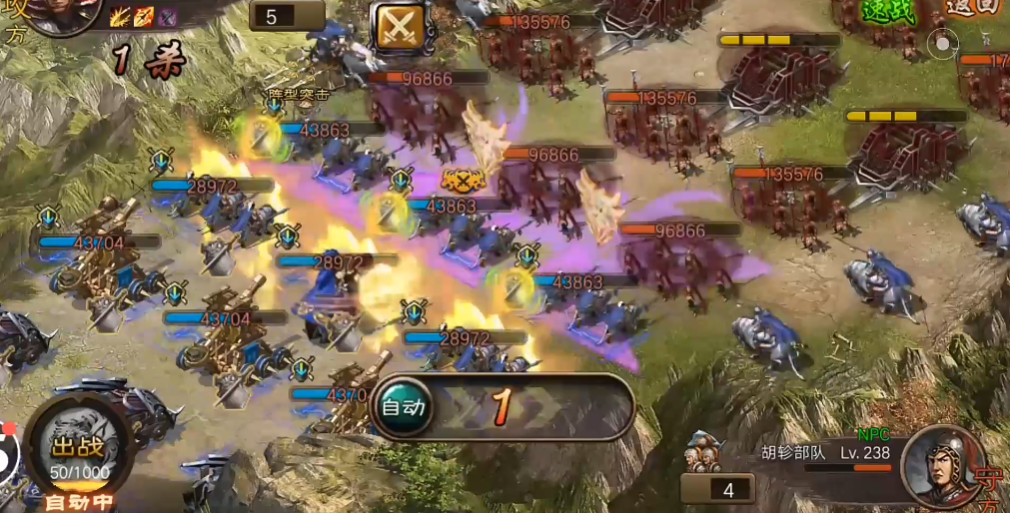
Task: Click the purple skill buff icon
Action: (167, 16)
